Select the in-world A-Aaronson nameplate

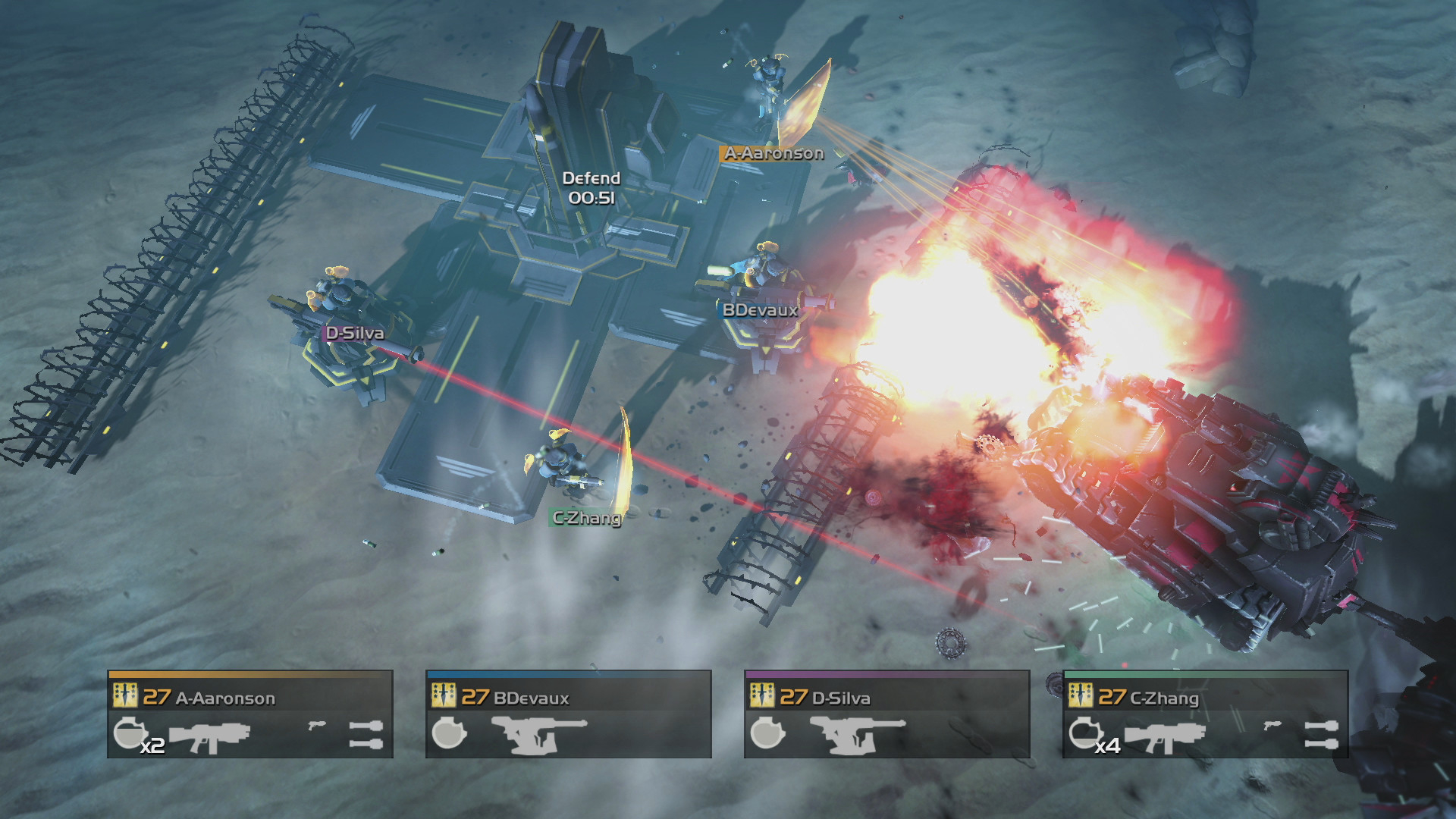773,153
